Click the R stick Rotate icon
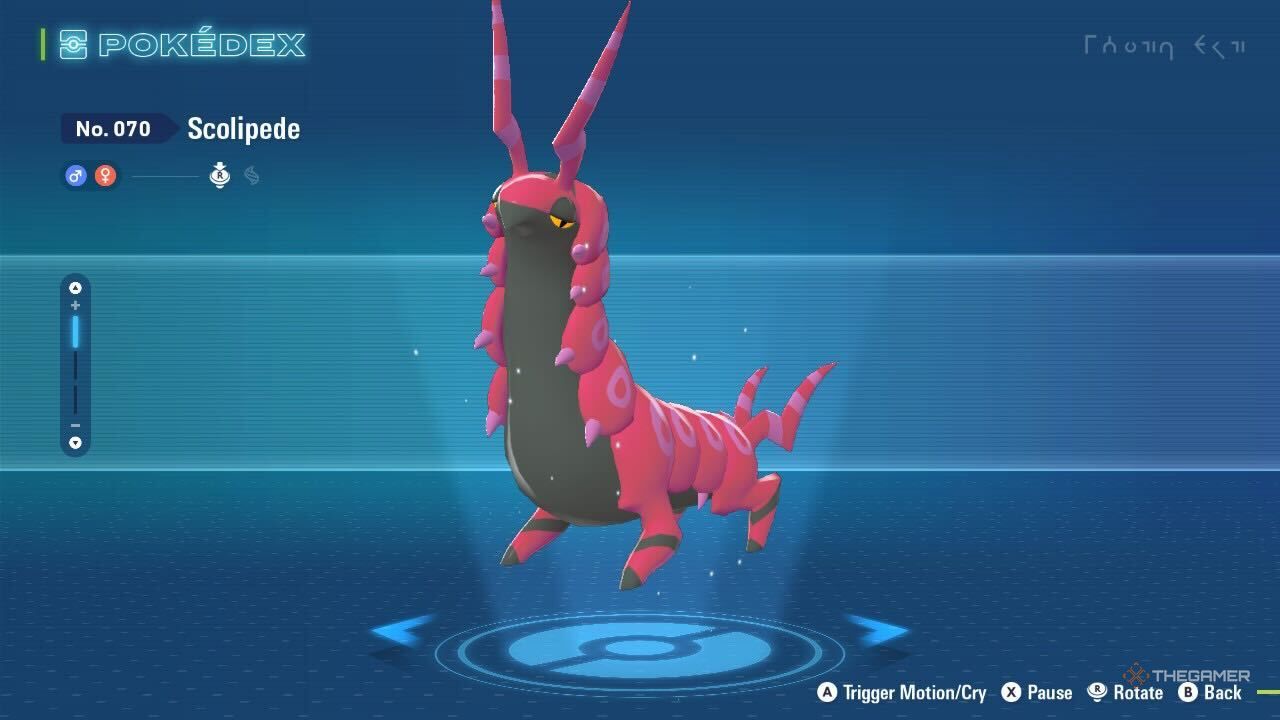This screenshot has height=720, width=1280. tap(1097, 692)
